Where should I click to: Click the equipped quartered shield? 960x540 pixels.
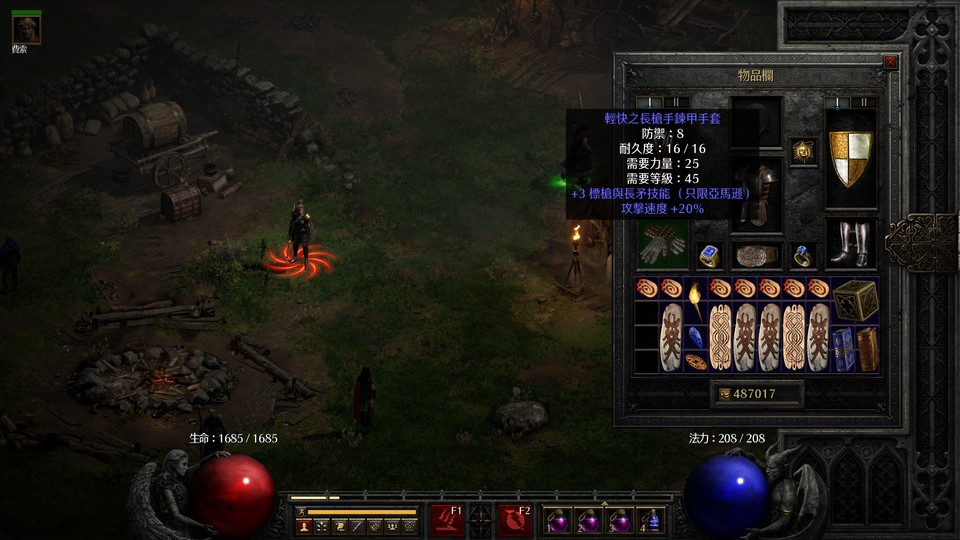click(851, 159)
